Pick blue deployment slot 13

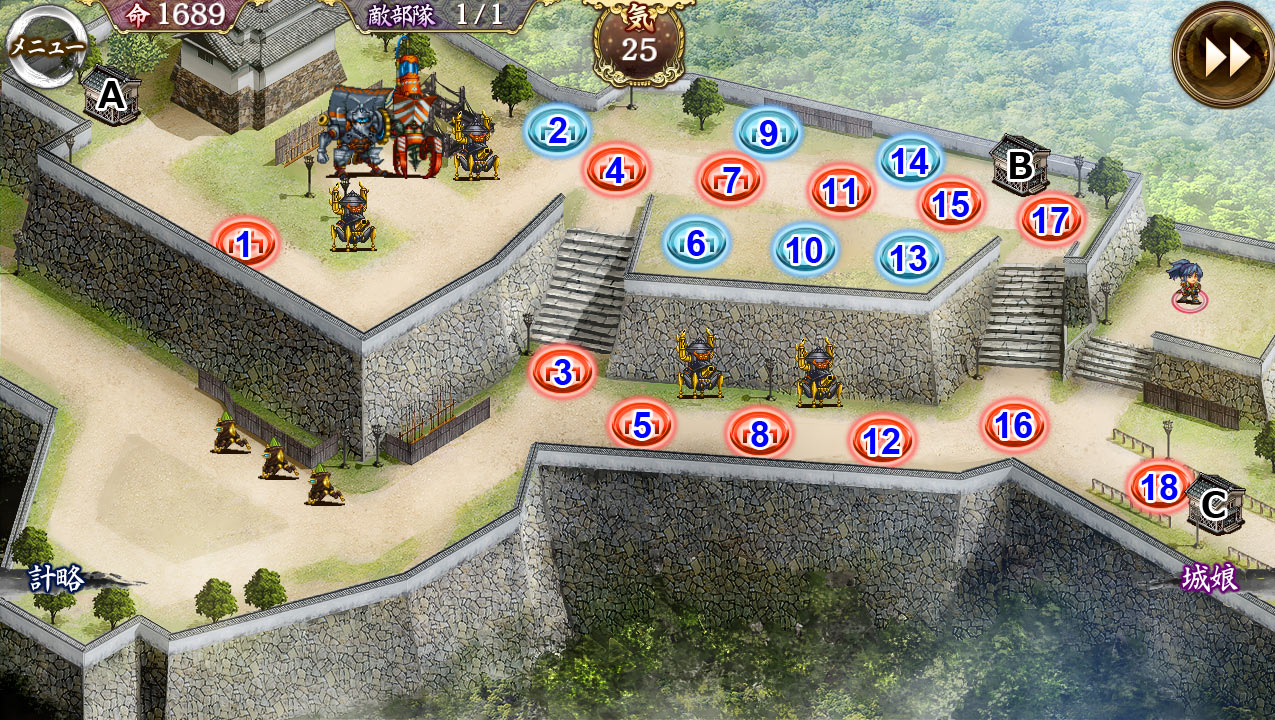[910, 258]
